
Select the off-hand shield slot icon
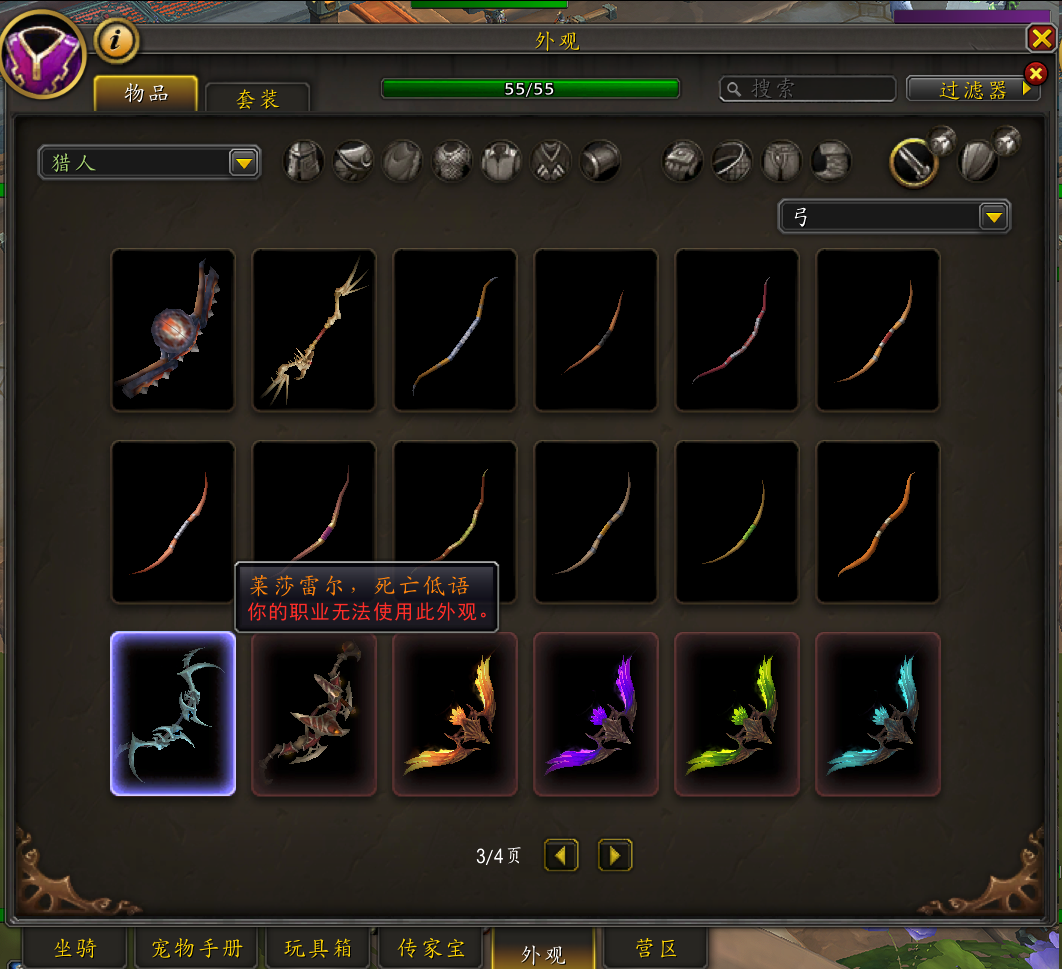978,161
